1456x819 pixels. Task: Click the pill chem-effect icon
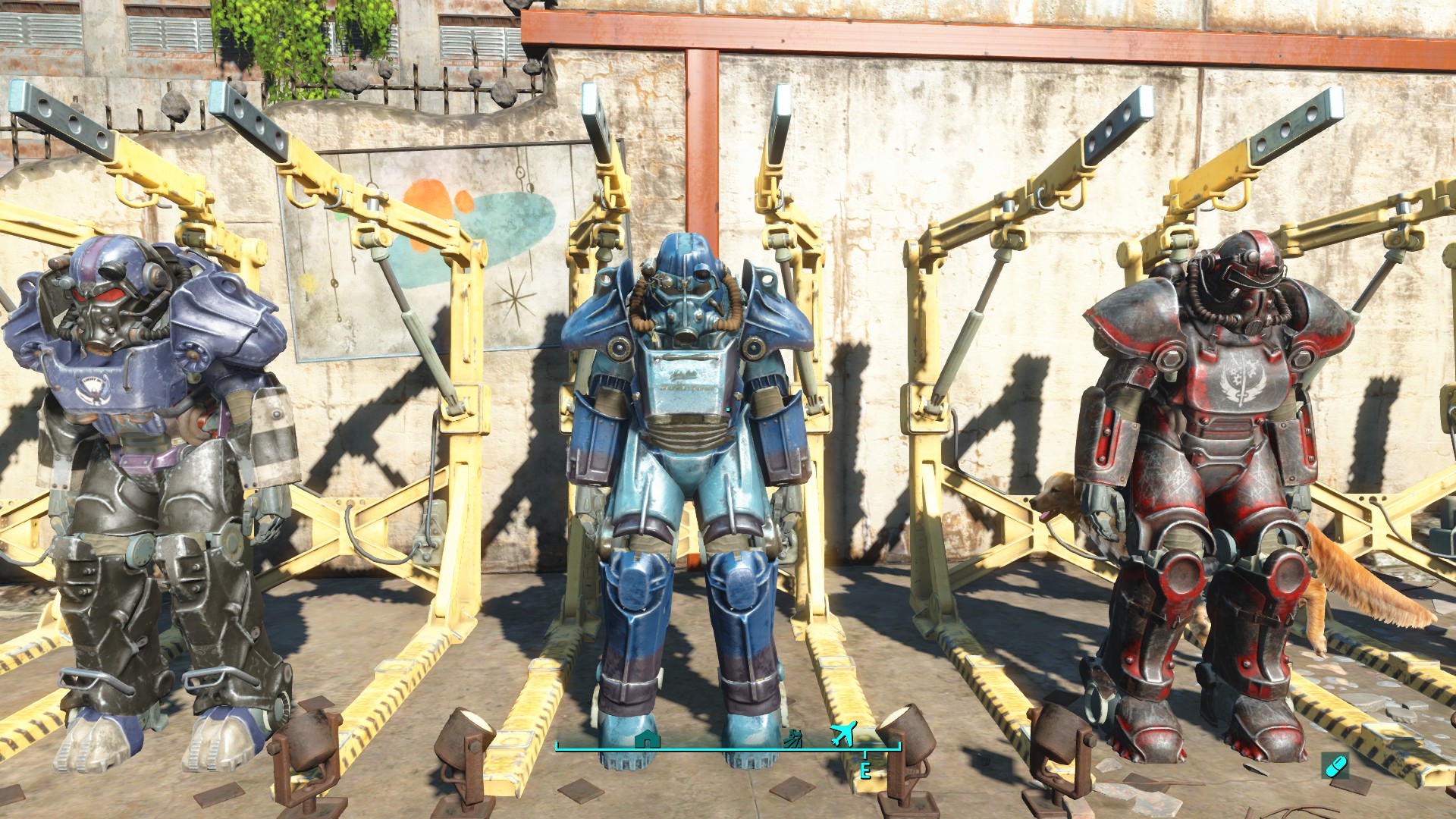click(x=1334, y=765)
